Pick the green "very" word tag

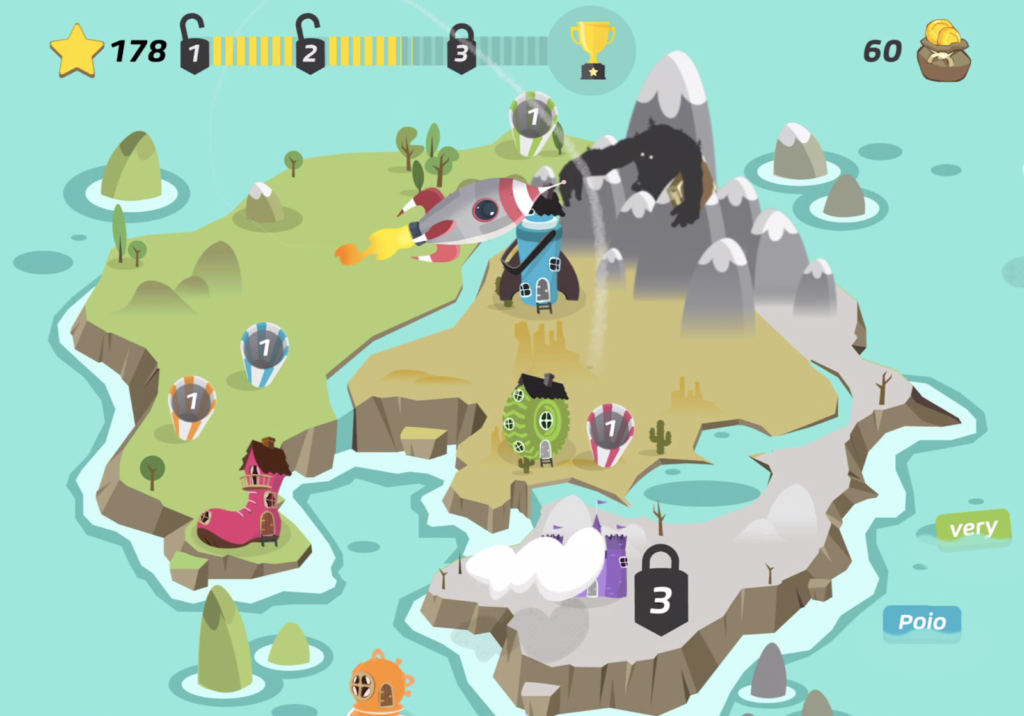tap(973, 528)
